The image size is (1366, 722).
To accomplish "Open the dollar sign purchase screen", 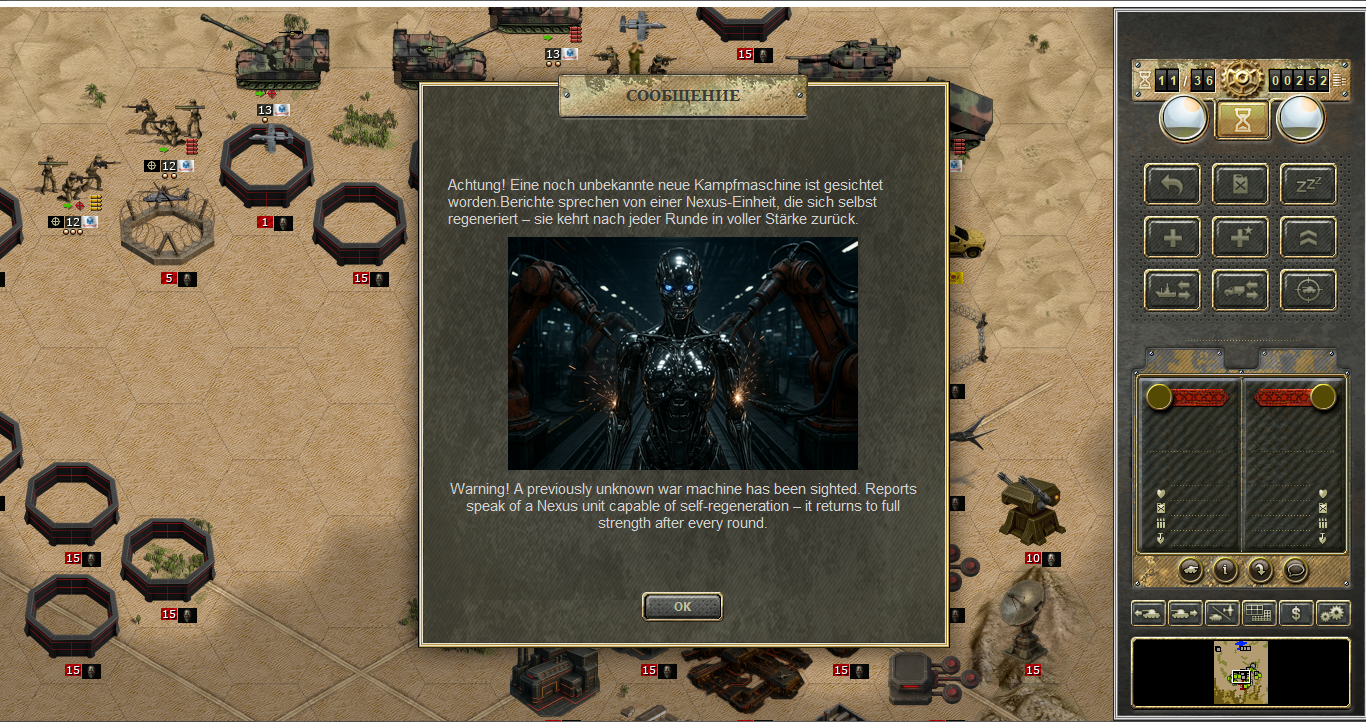I will pyautogui.click(x=1296, y=613).
